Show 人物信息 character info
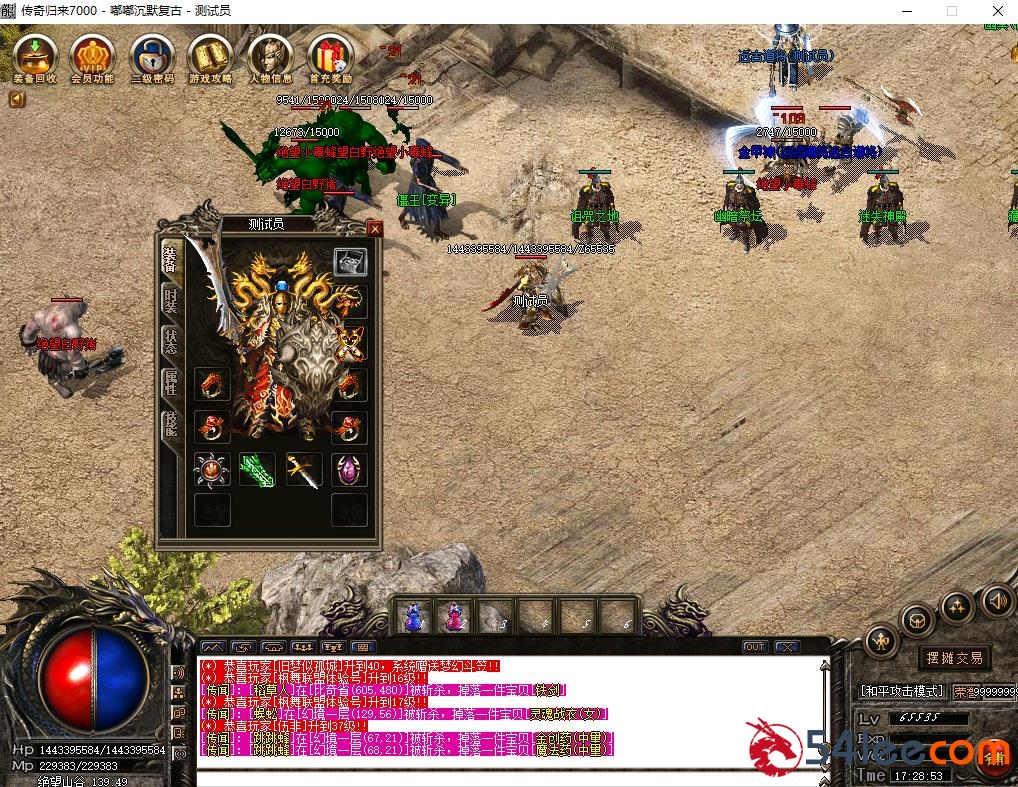The image size is (1018, 787). point(270,57)
